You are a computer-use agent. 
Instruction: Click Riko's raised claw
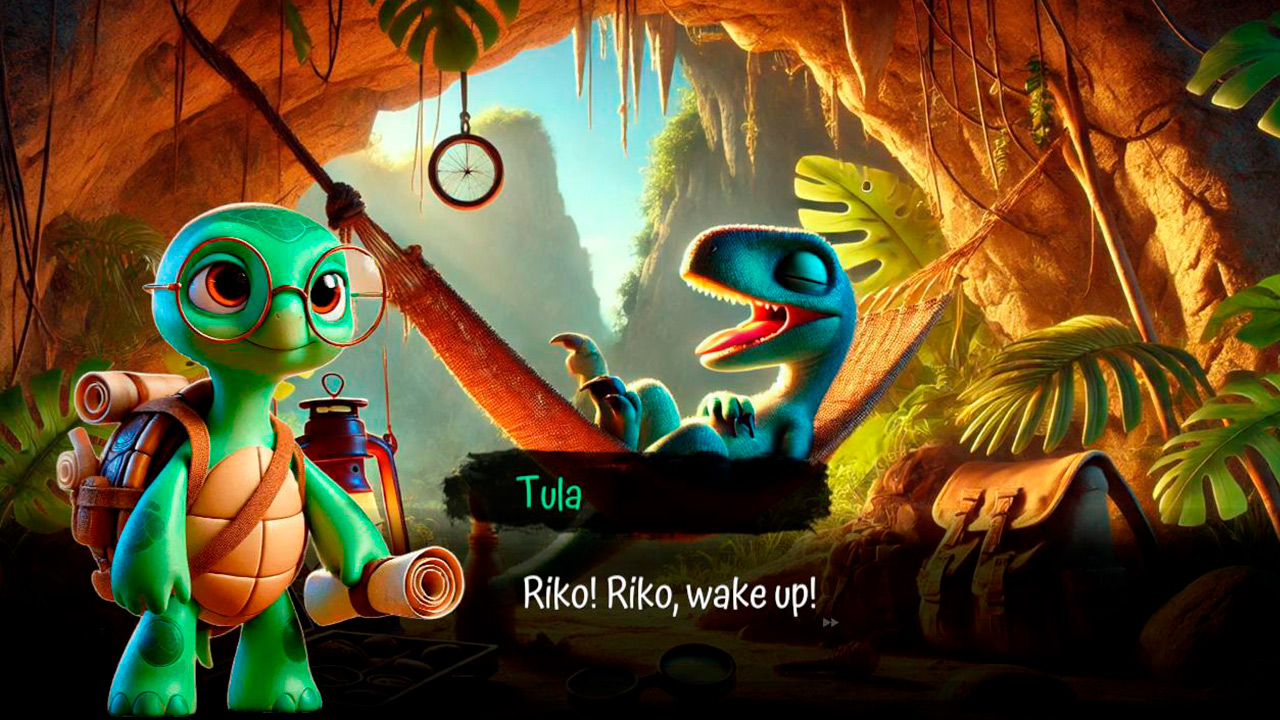tap(585, 370)
